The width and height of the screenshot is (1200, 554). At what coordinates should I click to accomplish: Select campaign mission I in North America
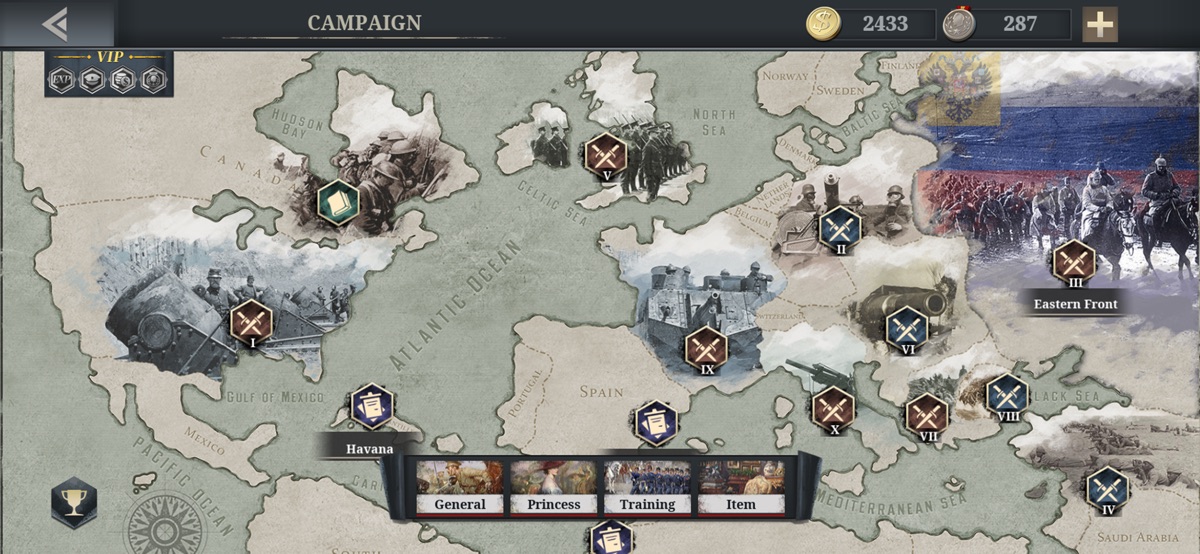tap(251, 321)
